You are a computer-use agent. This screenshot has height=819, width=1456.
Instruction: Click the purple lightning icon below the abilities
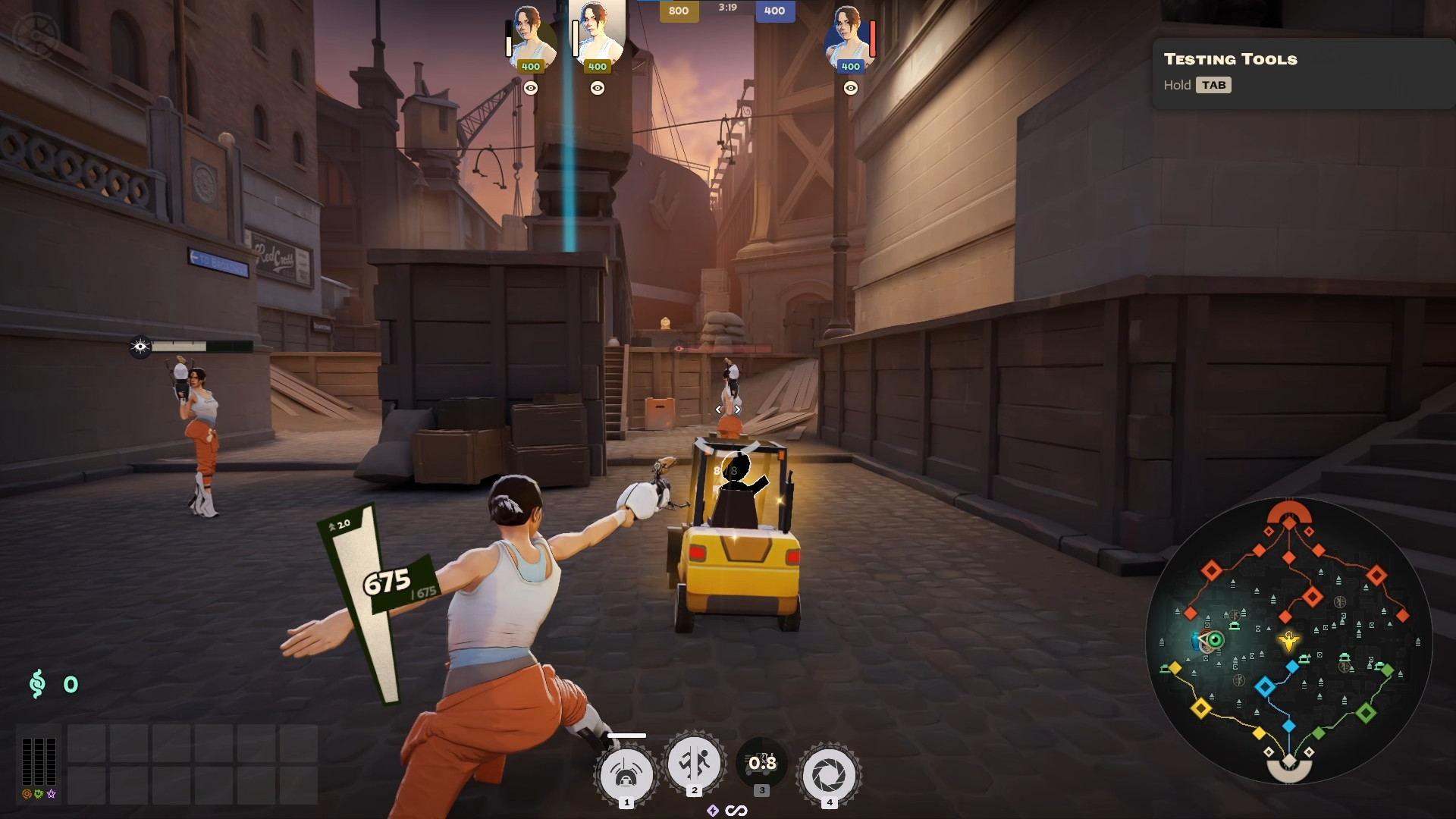[x=714, y=810]
